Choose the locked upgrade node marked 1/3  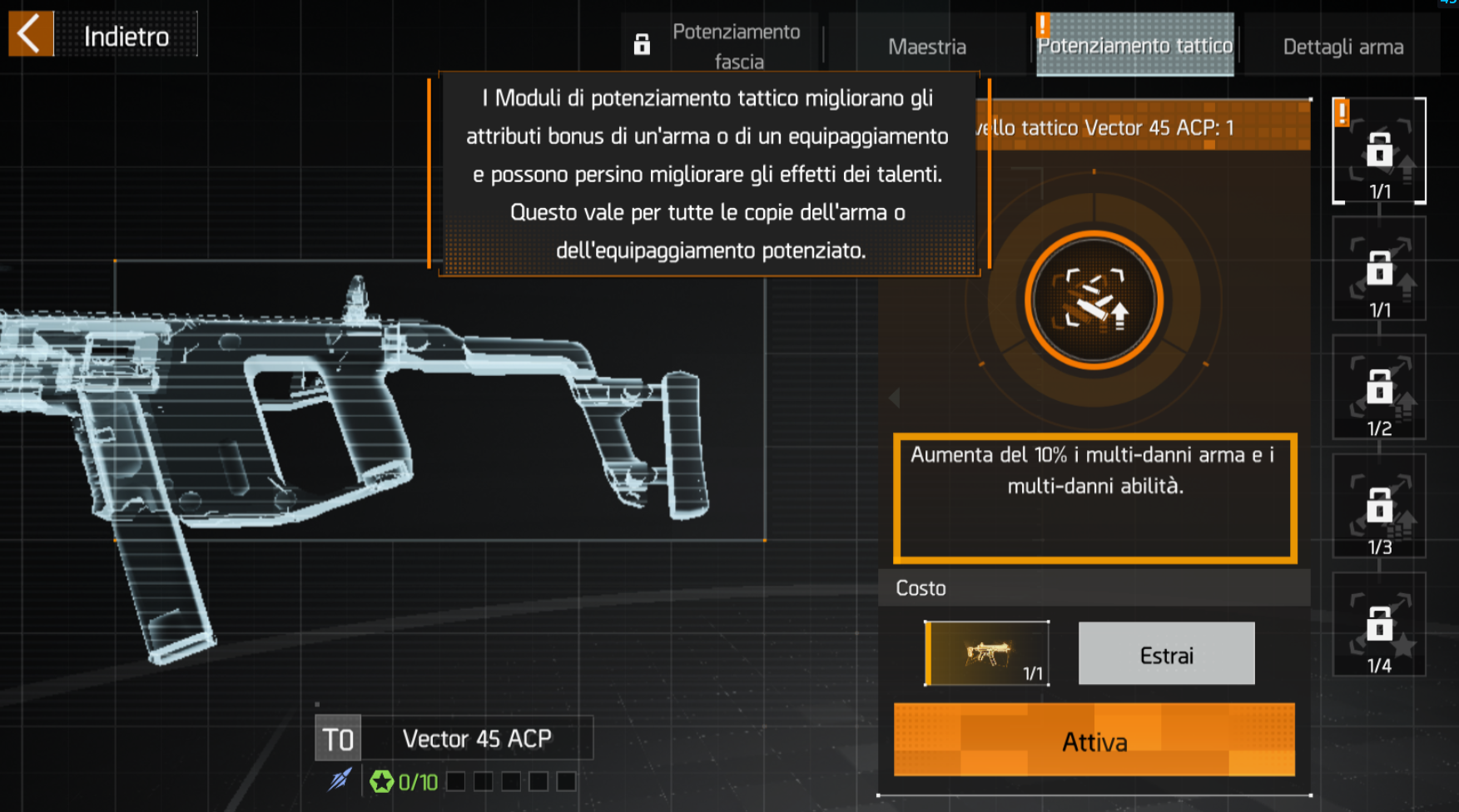coord(1379,507)
